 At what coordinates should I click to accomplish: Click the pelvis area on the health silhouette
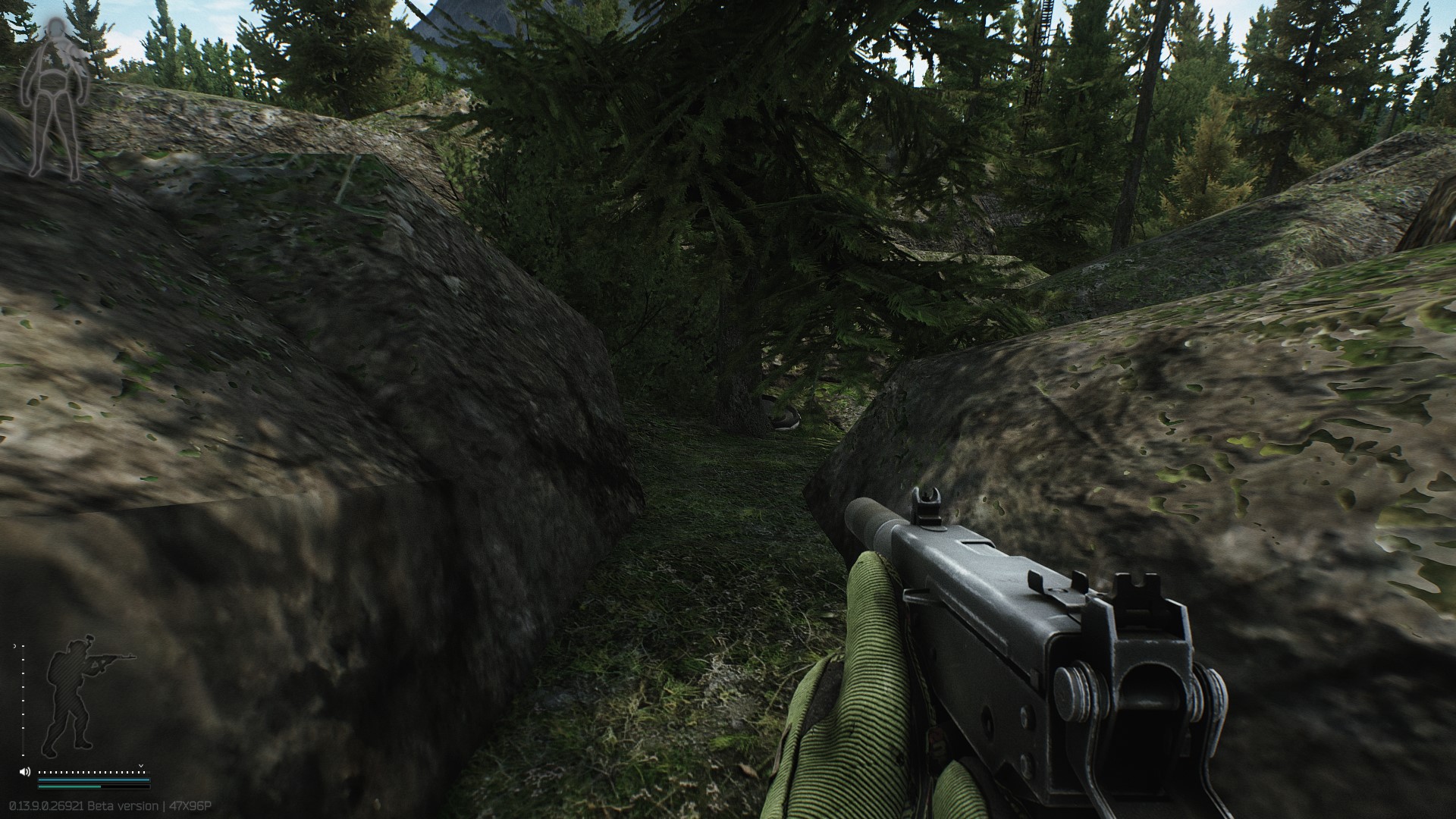[x=54, y=93]
